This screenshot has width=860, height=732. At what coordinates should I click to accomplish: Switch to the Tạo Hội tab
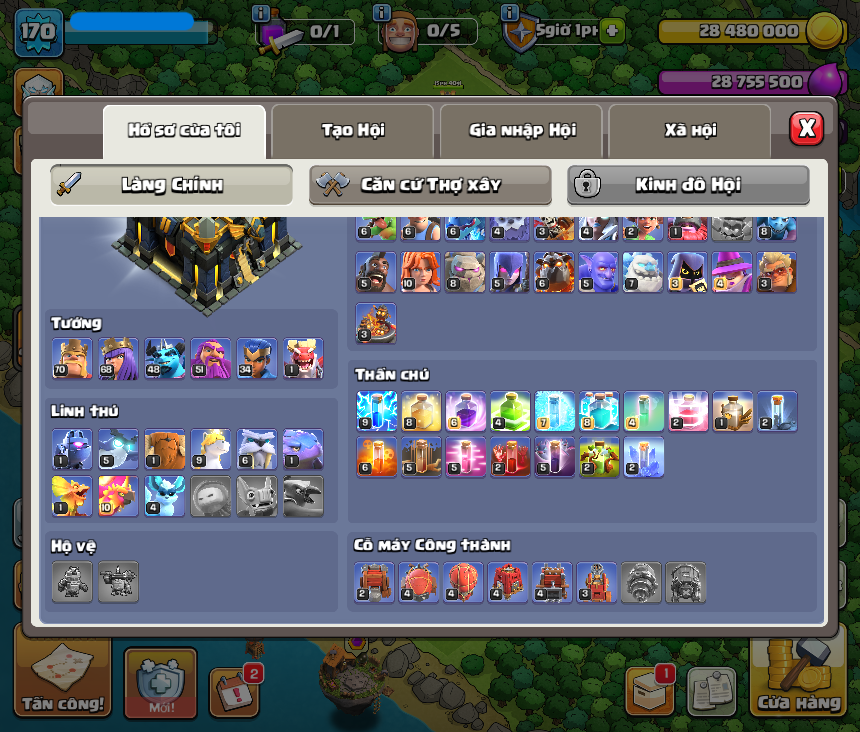pos(352,130)
